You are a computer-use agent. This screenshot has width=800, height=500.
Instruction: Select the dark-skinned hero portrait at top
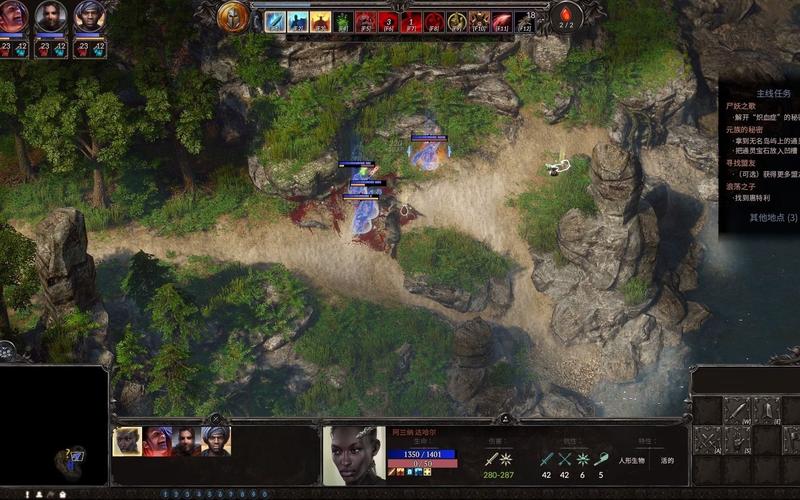89,16
